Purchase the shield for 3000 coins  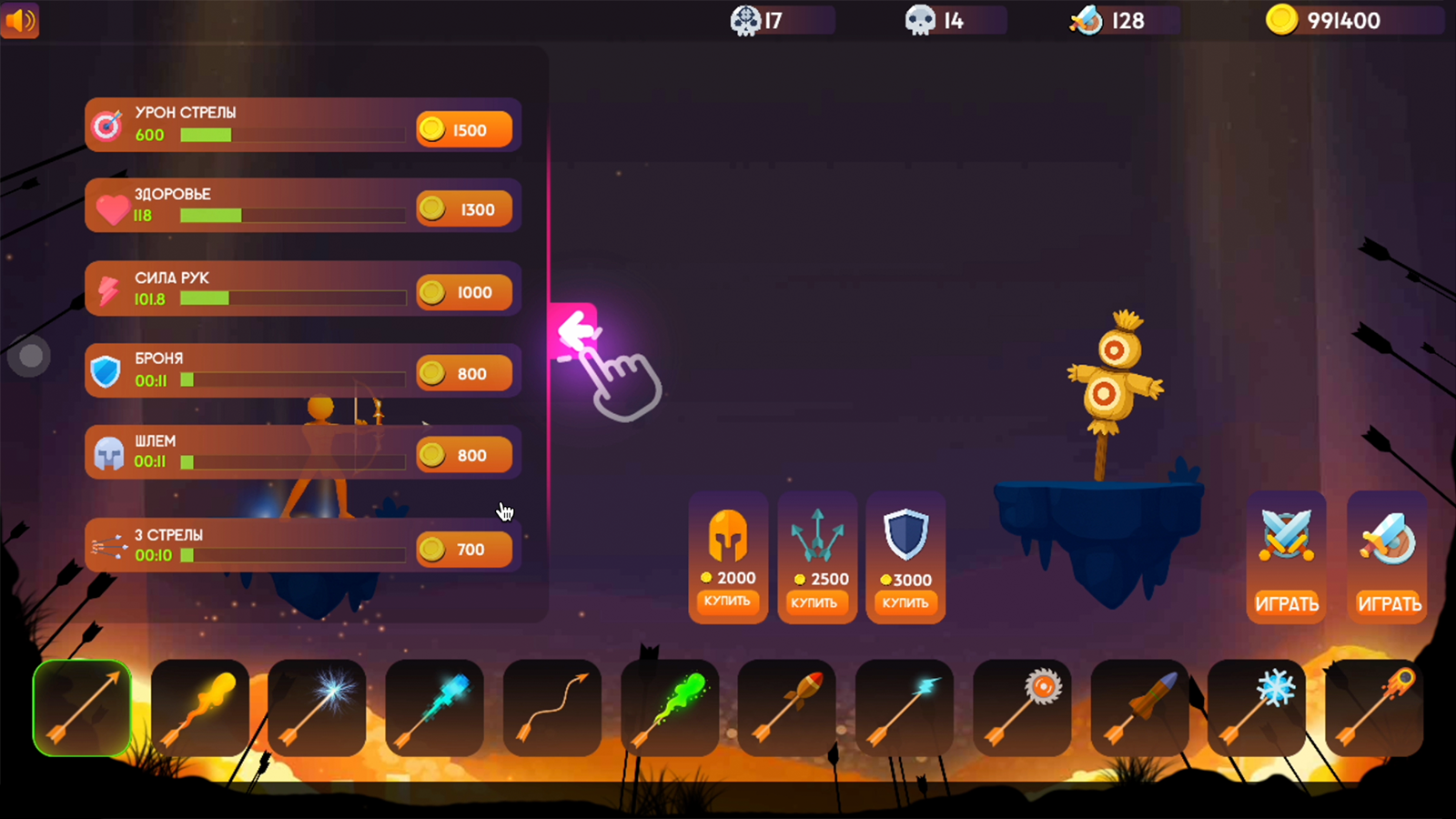[x=905, y=603]
